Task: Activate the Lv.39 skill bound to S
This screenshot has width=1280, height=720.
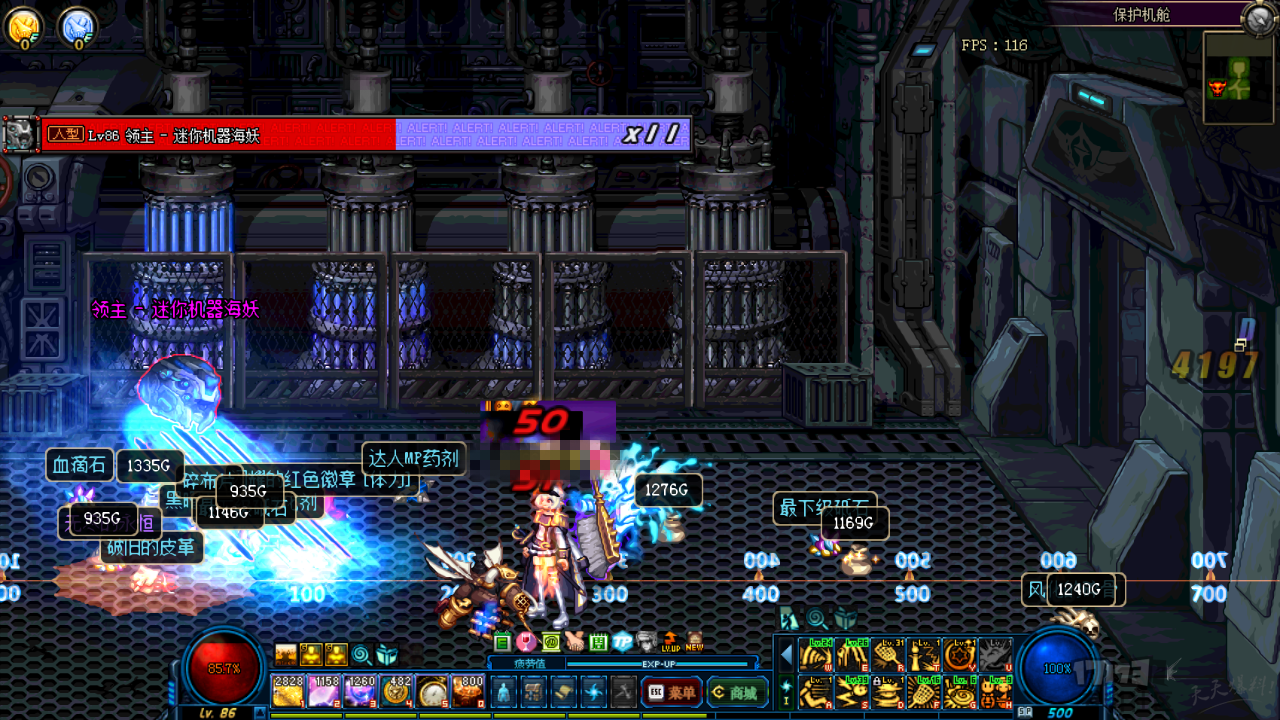Action: 853,691
